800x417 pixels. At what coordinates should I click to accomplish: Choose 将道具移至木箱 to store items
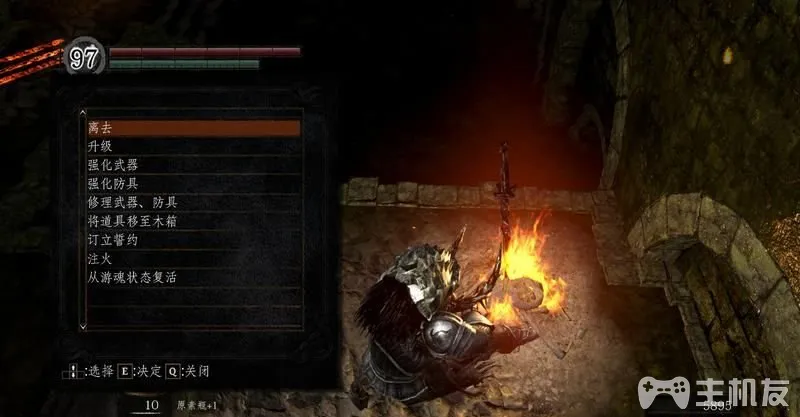190,221
